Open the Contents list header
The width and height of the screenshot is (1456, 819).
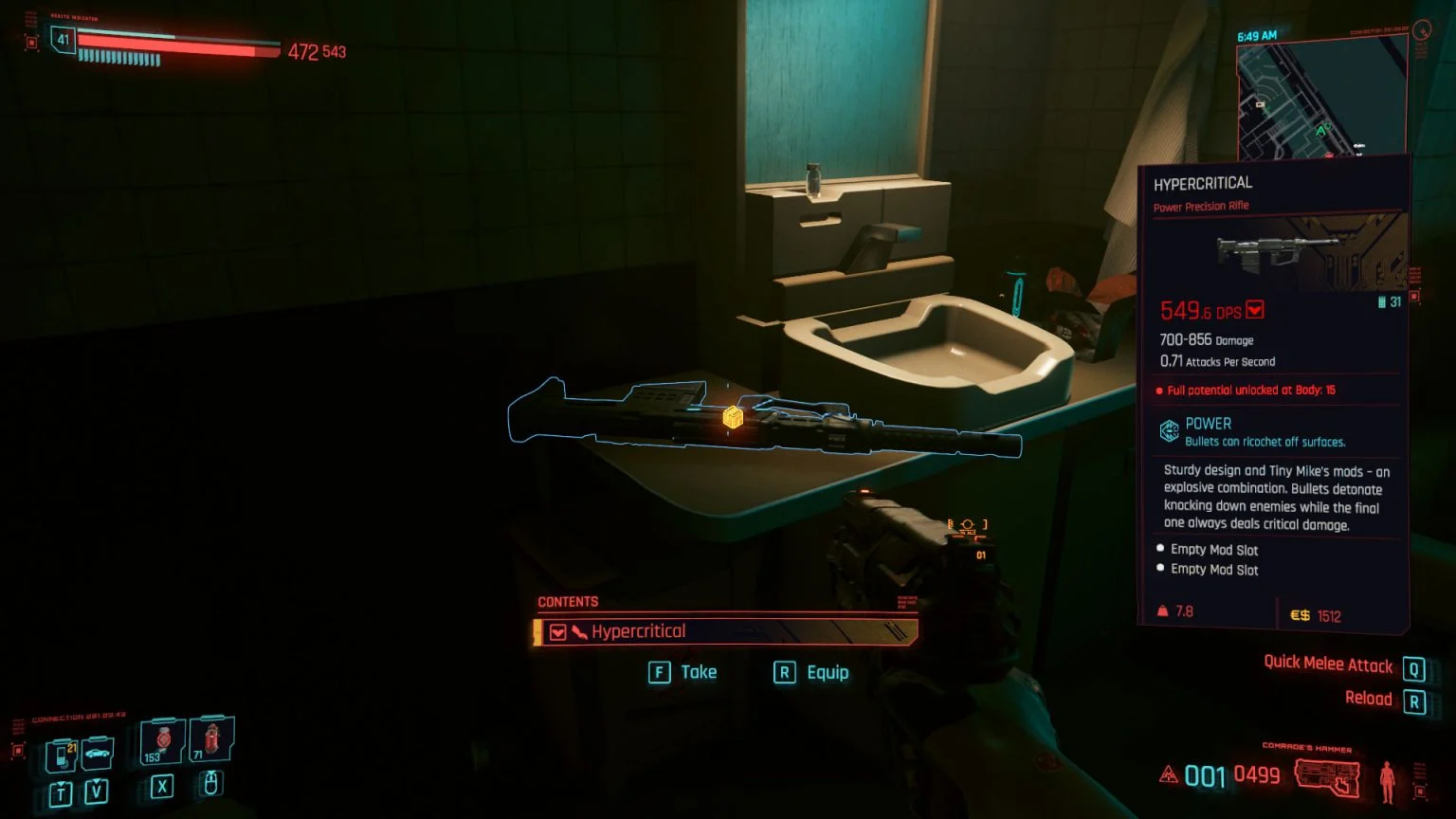567,601
